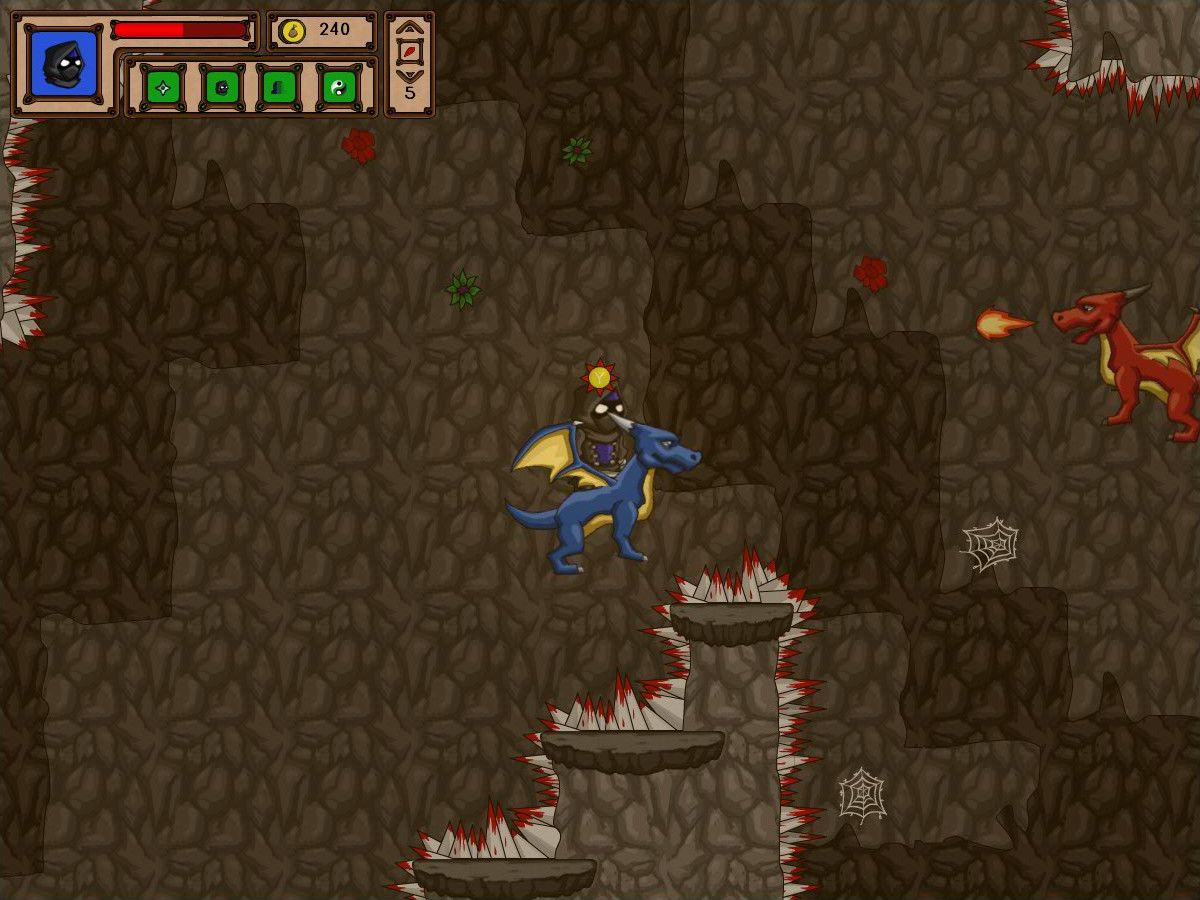Select the hooded ninja head ability

(x=222, y=88)
